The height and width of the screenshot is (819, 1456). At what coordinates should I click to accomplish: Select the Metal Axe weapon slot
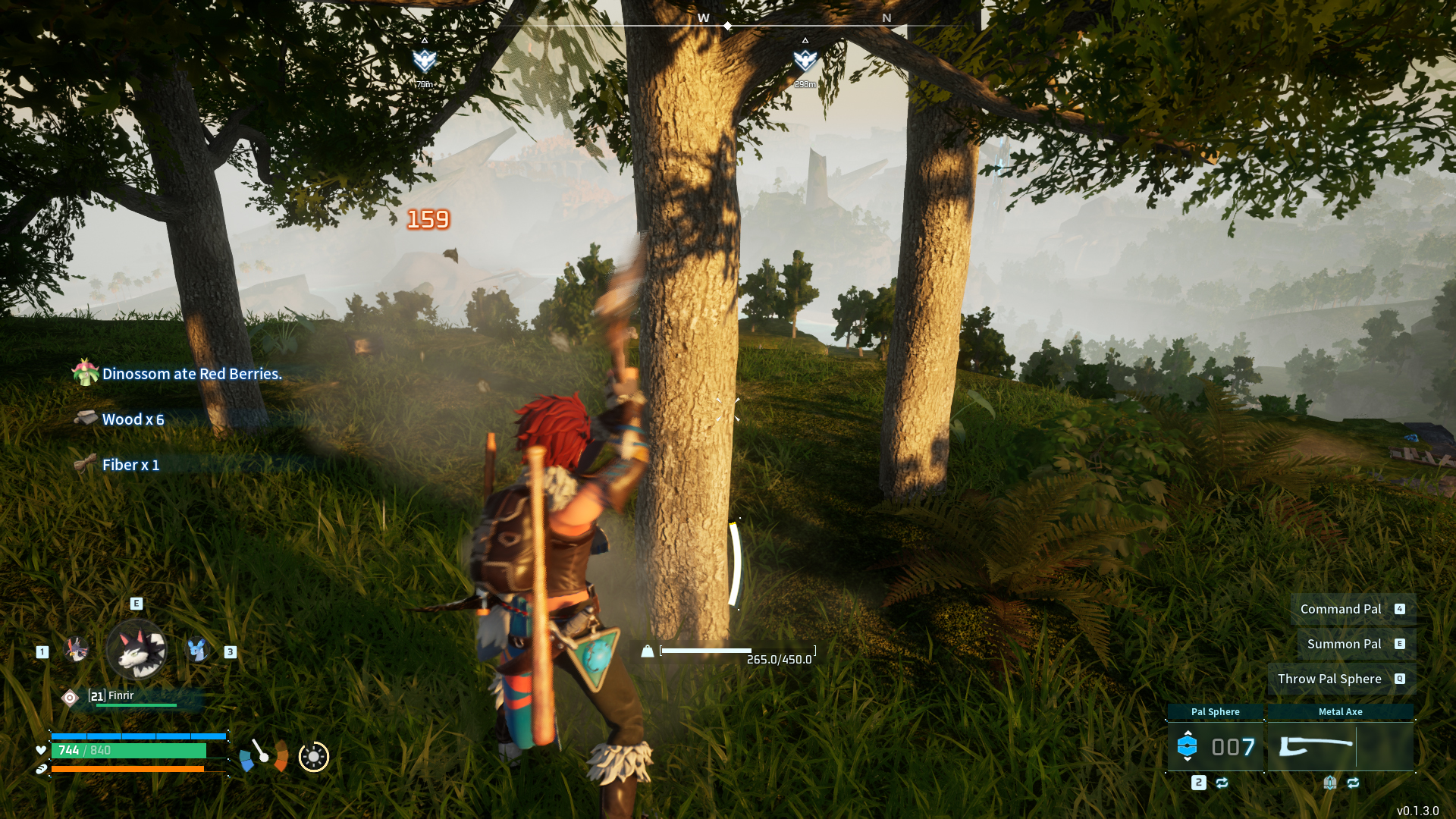coord(1340,746)
